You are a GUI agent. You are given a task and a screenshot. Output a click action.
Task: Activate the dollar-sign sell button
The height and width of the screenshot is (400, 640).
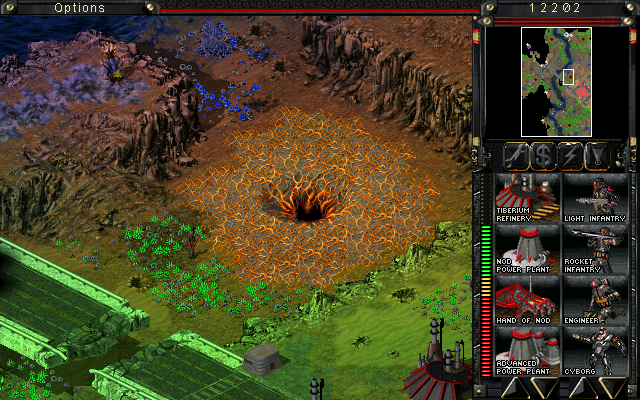[544, 155]
